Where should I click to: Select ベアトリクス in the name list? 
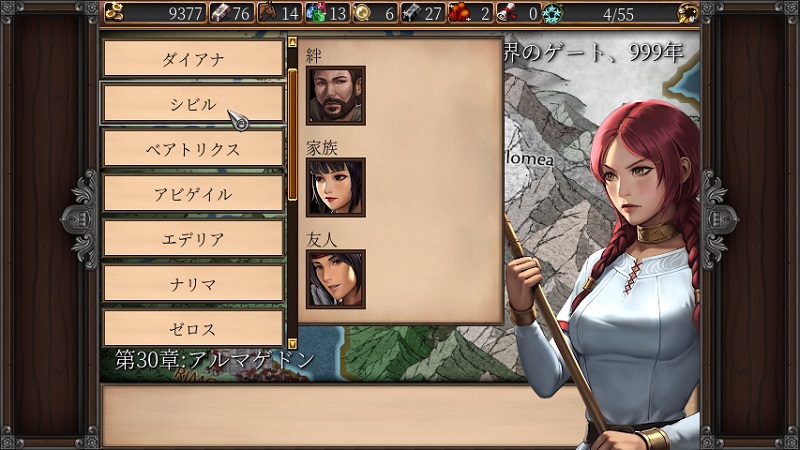pos(193,148)
